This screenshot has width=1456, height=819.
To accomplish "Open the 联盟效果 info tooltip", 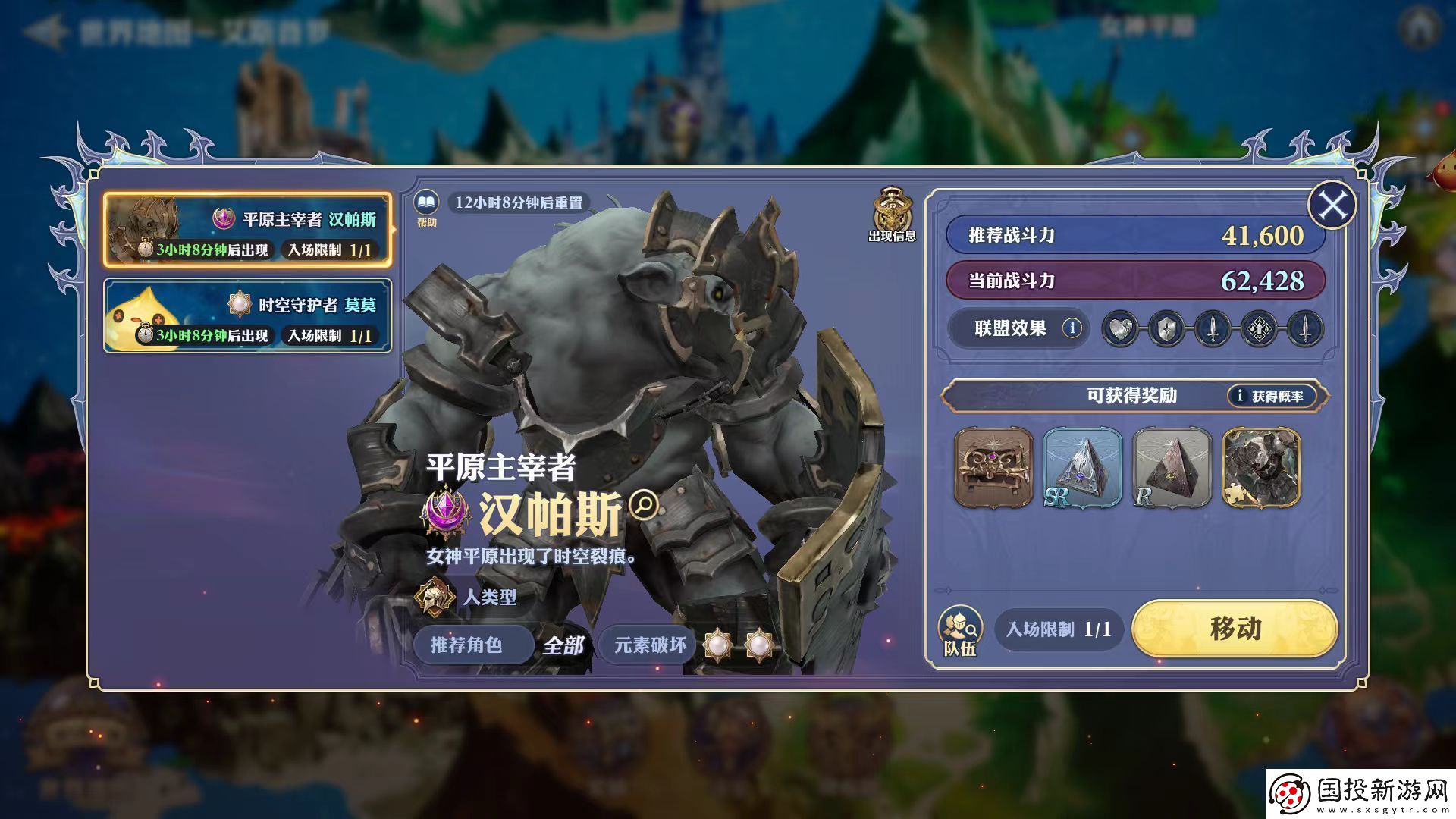I will point(1074,328).
